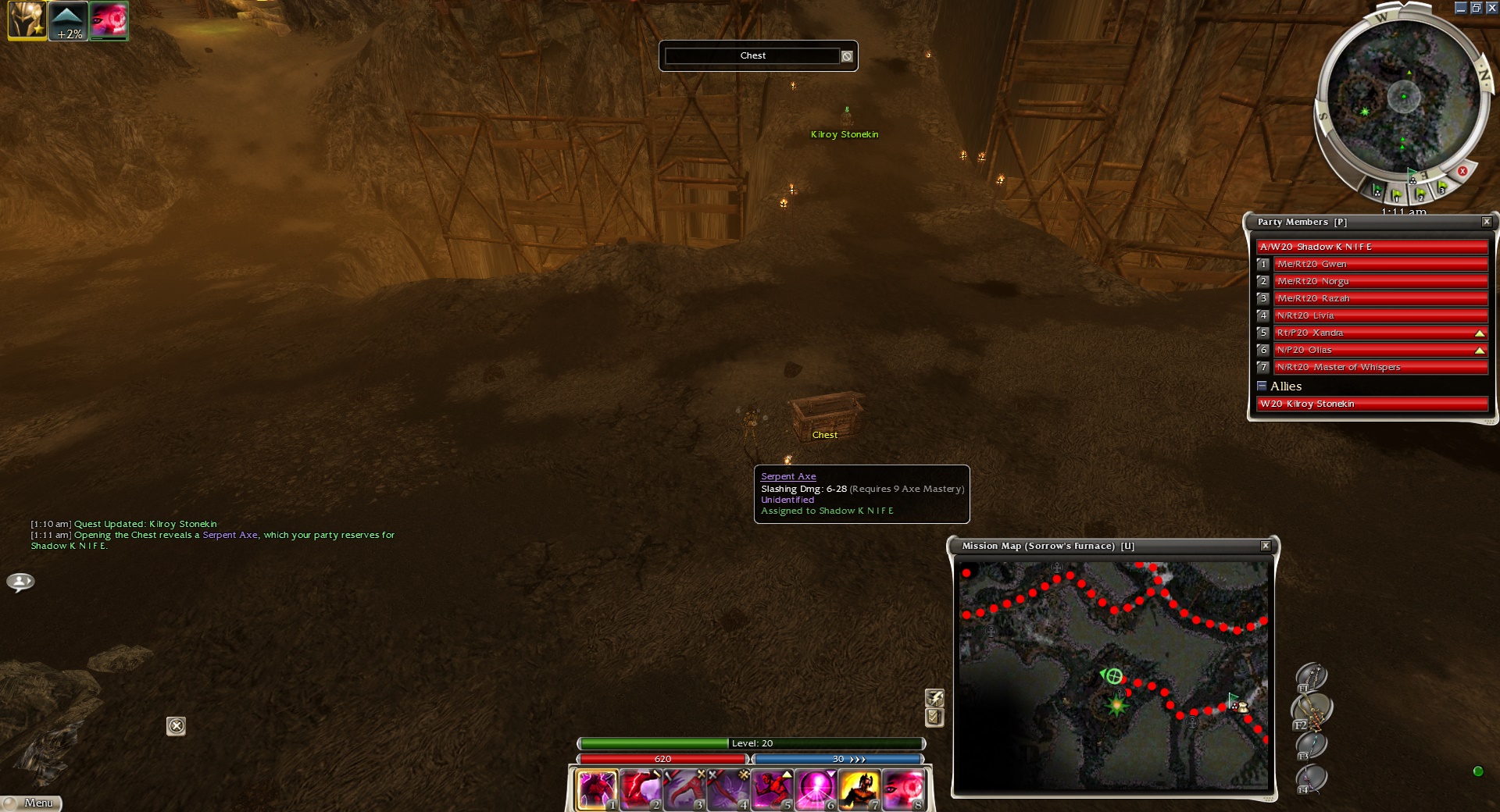1500x812 pixels.
Task: Clear flags with the red X button
Action: click(1462, 171)
